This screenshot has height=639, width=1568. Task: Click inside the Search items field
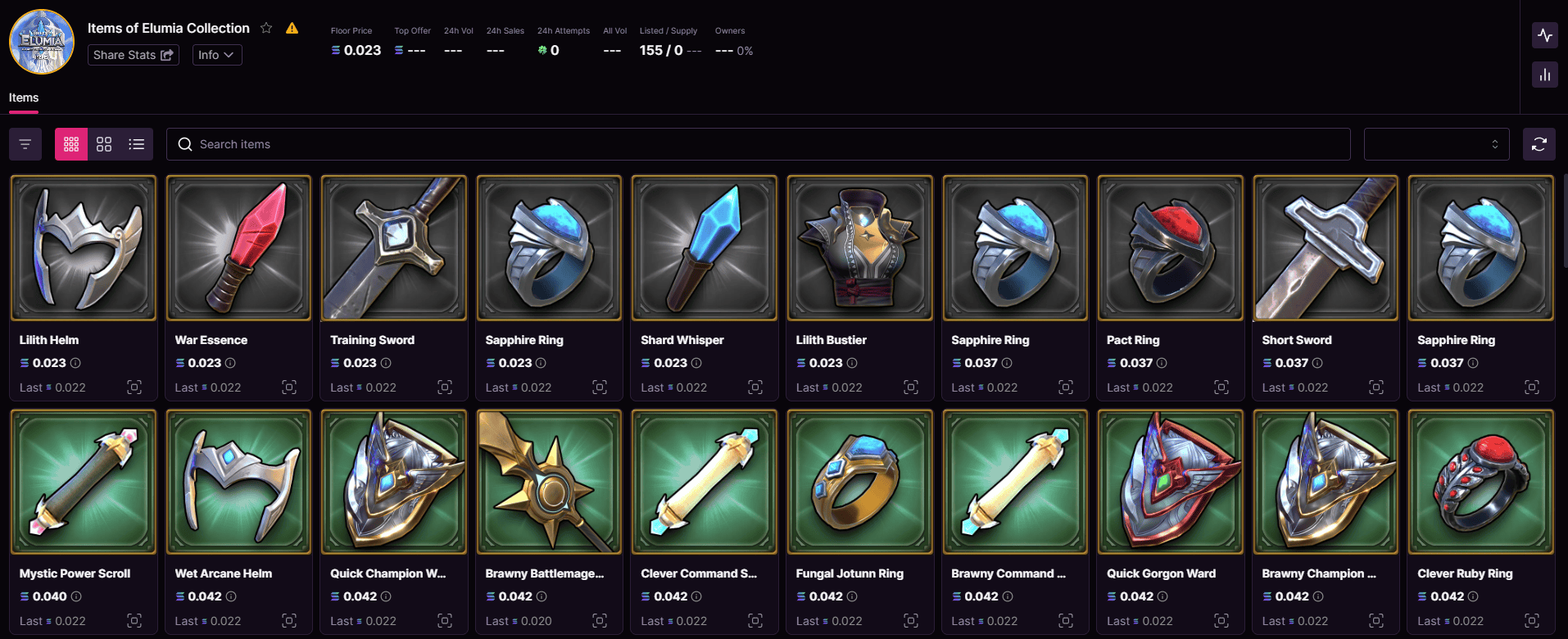pos(573,143)
